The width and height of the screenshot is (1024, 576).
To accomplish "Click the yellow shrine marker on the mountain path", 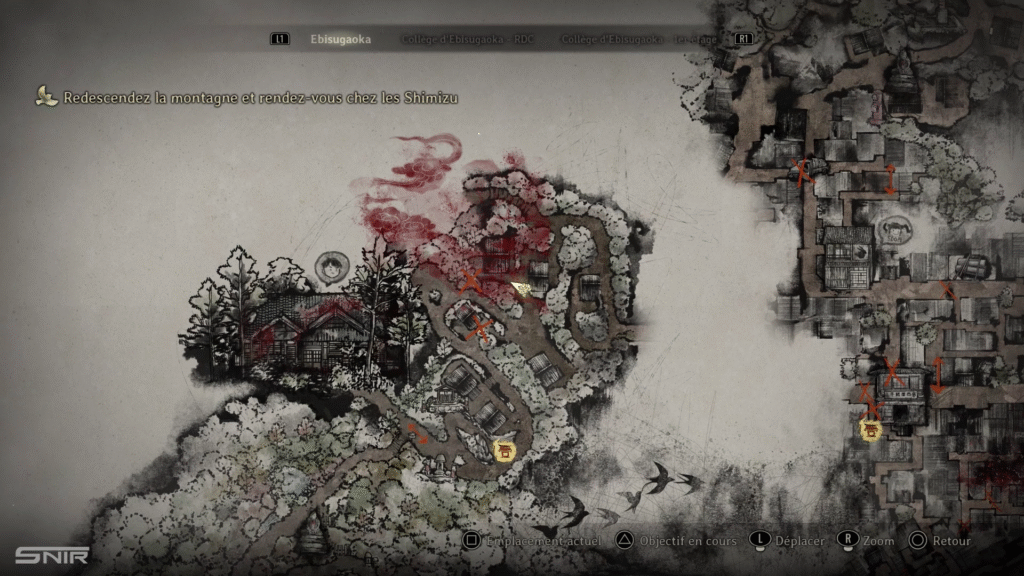I will pyautogui.click(x=505, y=451).
